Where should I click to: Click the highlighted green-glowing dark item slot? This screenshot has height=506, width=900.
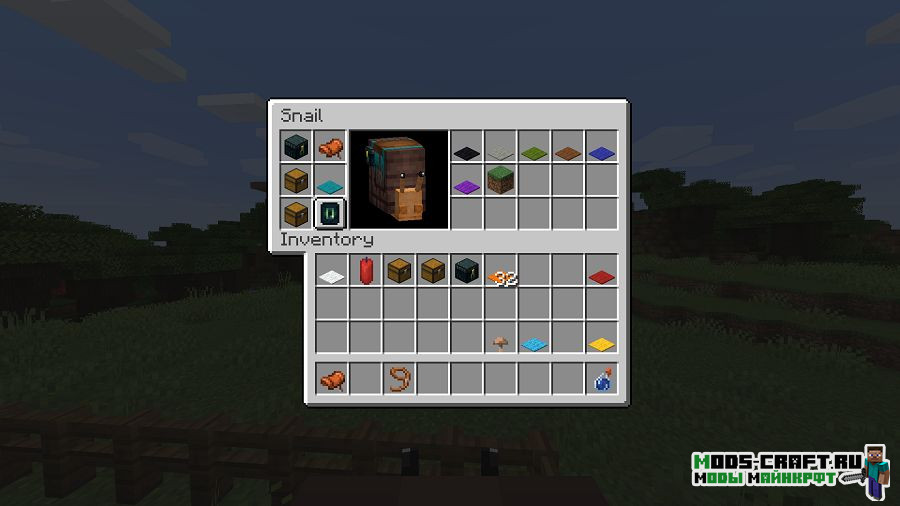click(x=331, y=214)
